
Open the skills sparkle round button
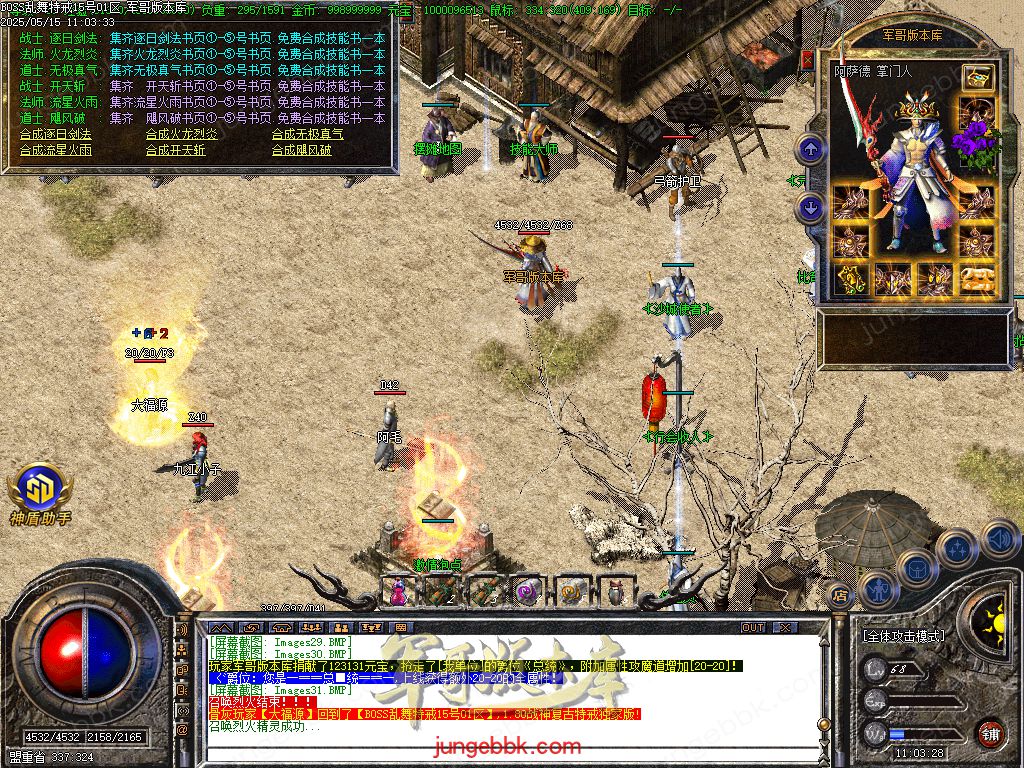point(957,548)
